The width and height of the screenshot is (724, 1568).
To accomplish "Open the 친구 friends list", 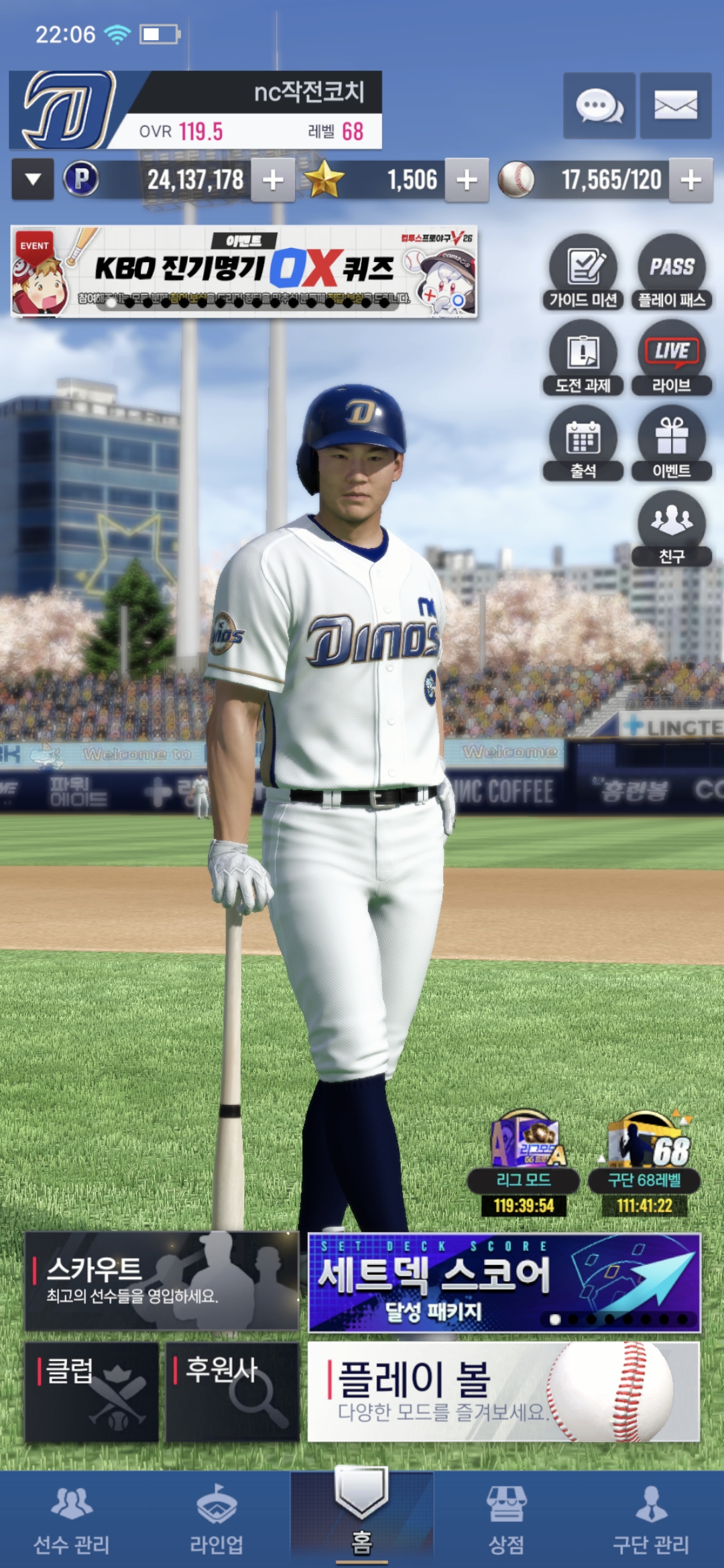I will (671, 529).
